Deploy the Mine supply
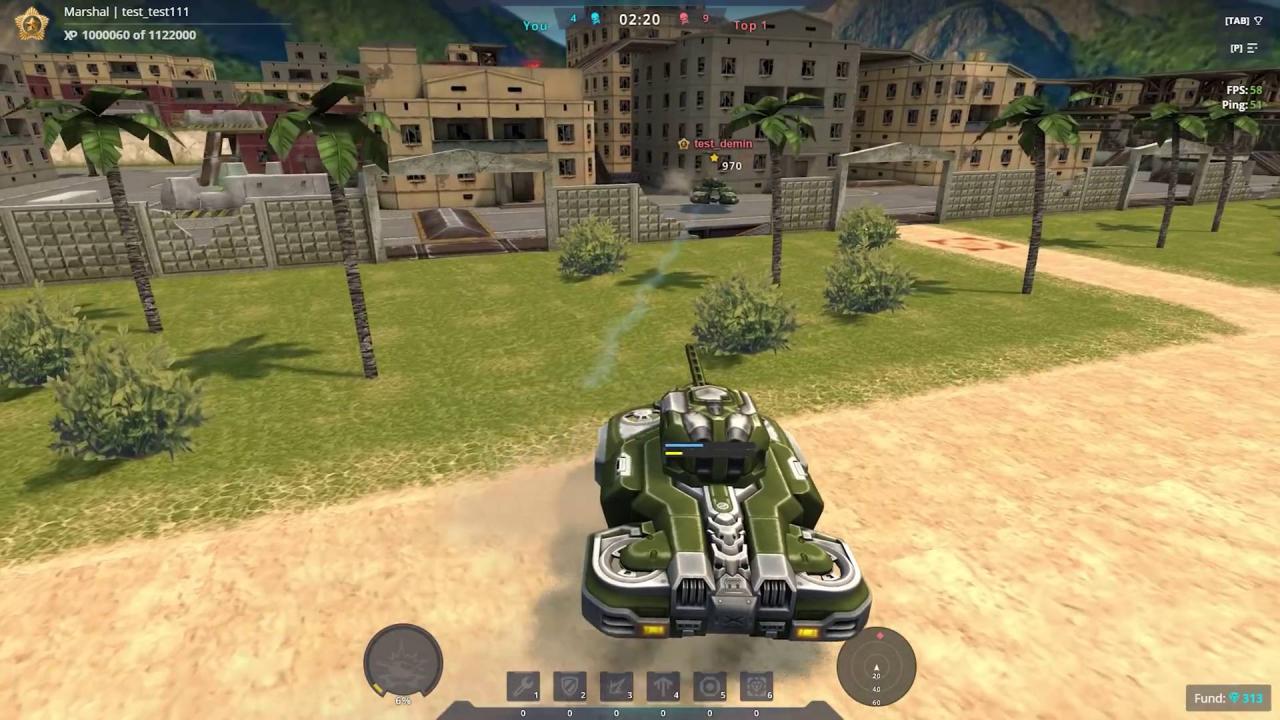Screen dimensions: 1280x720 (709, 685)
